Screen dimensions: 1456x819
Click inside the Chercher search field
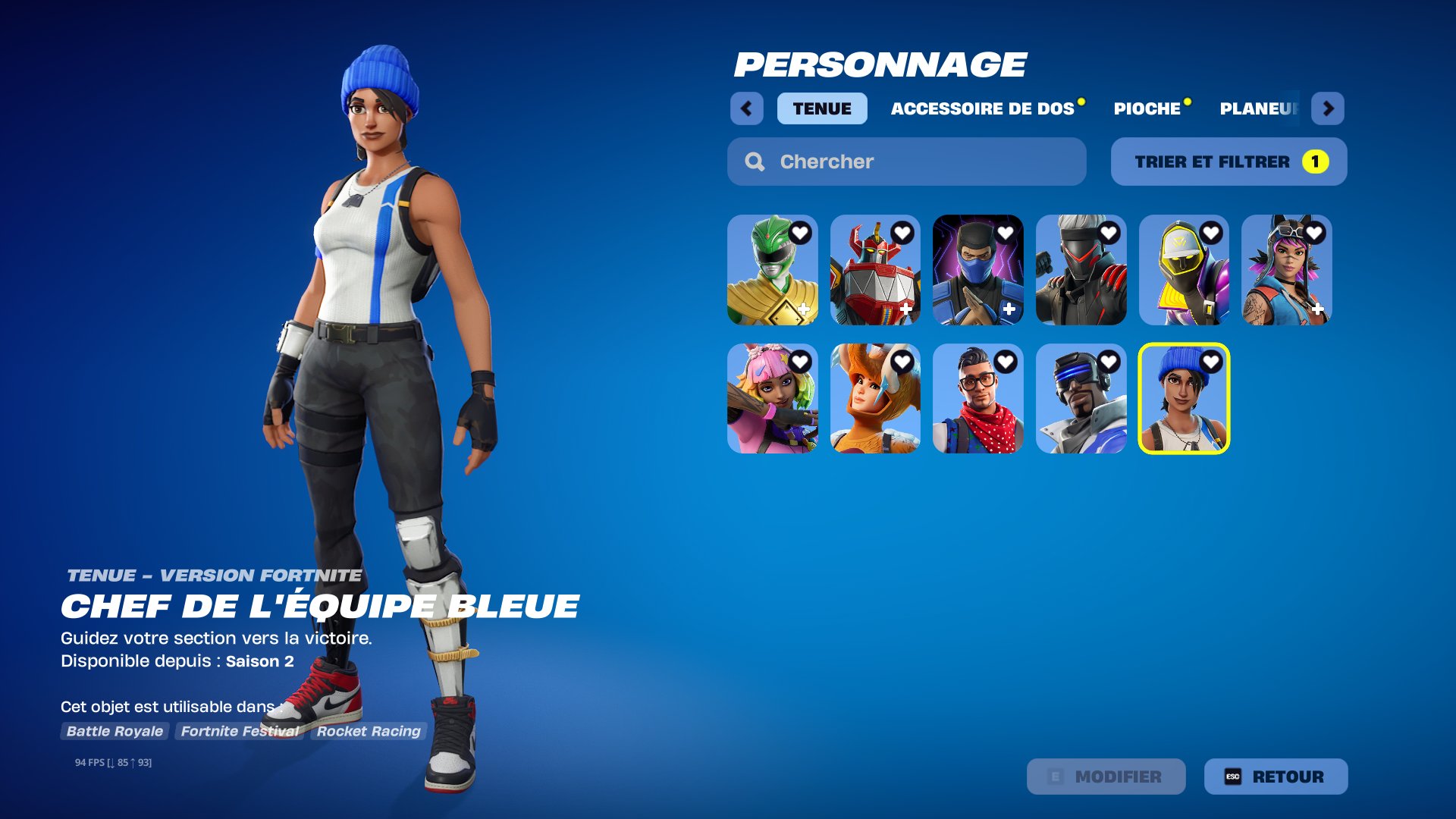pos(872,162)
